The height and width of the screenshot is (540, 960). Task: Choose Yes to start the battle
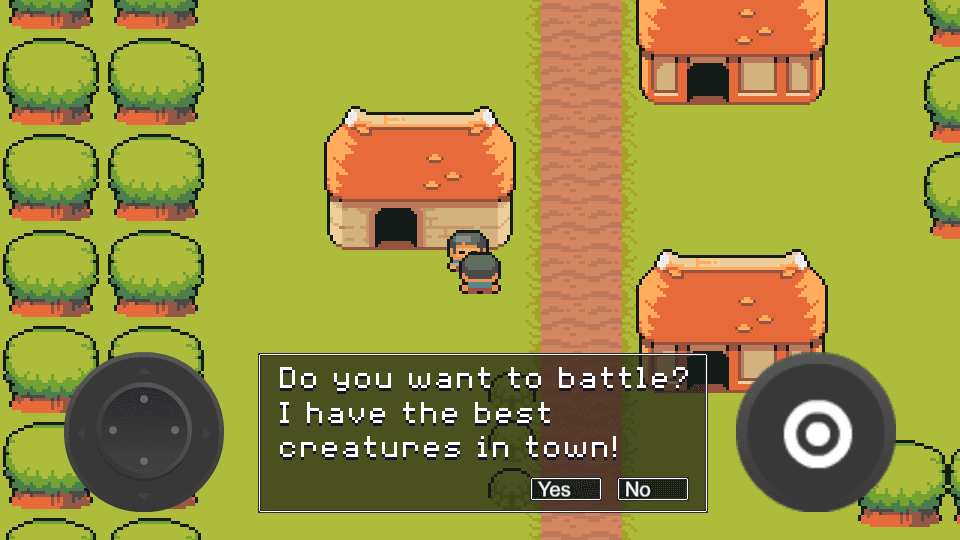click(565, 489)
